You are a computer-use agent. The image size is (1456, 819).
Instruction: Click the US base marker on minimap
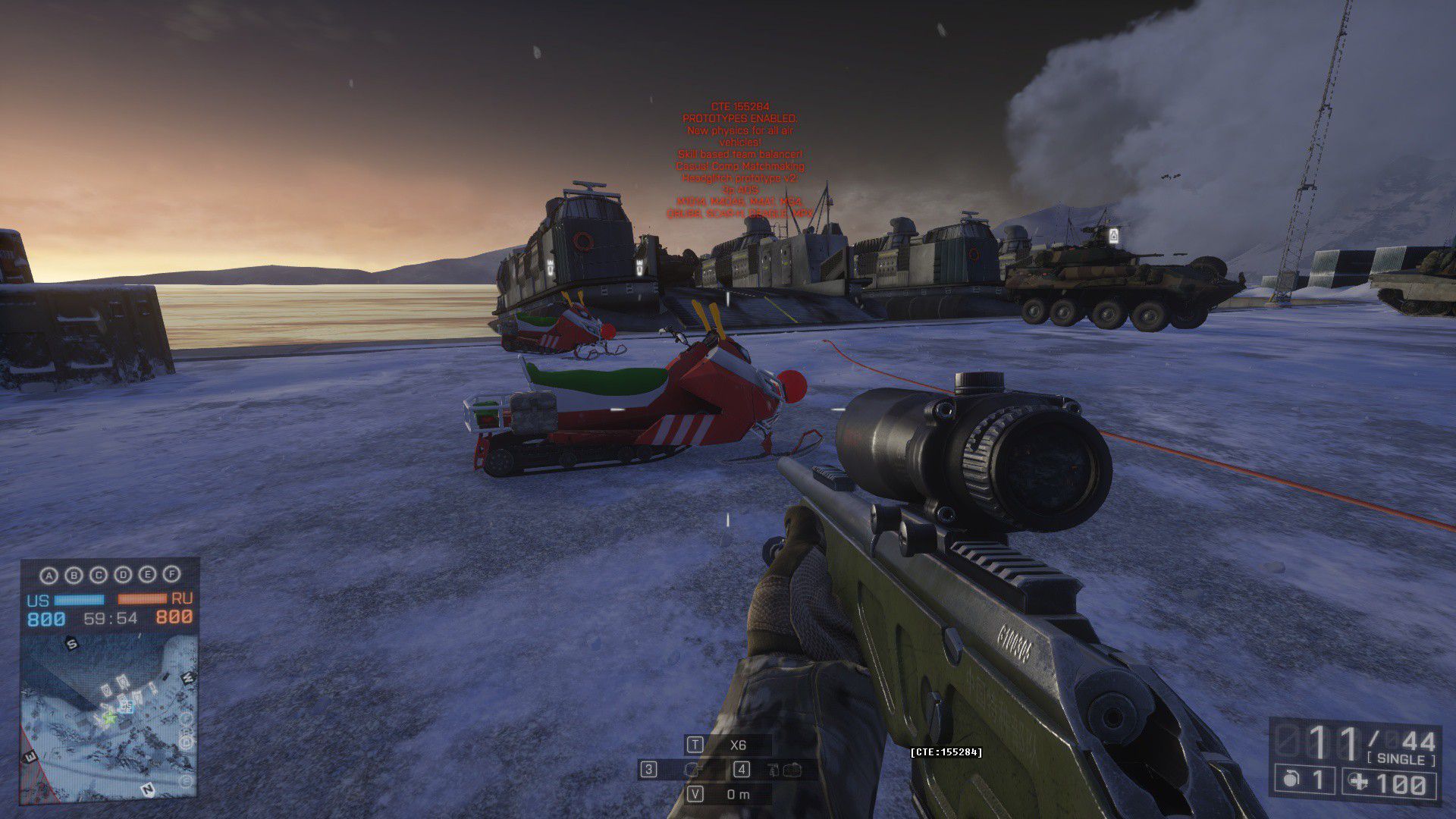pos(127,706)
